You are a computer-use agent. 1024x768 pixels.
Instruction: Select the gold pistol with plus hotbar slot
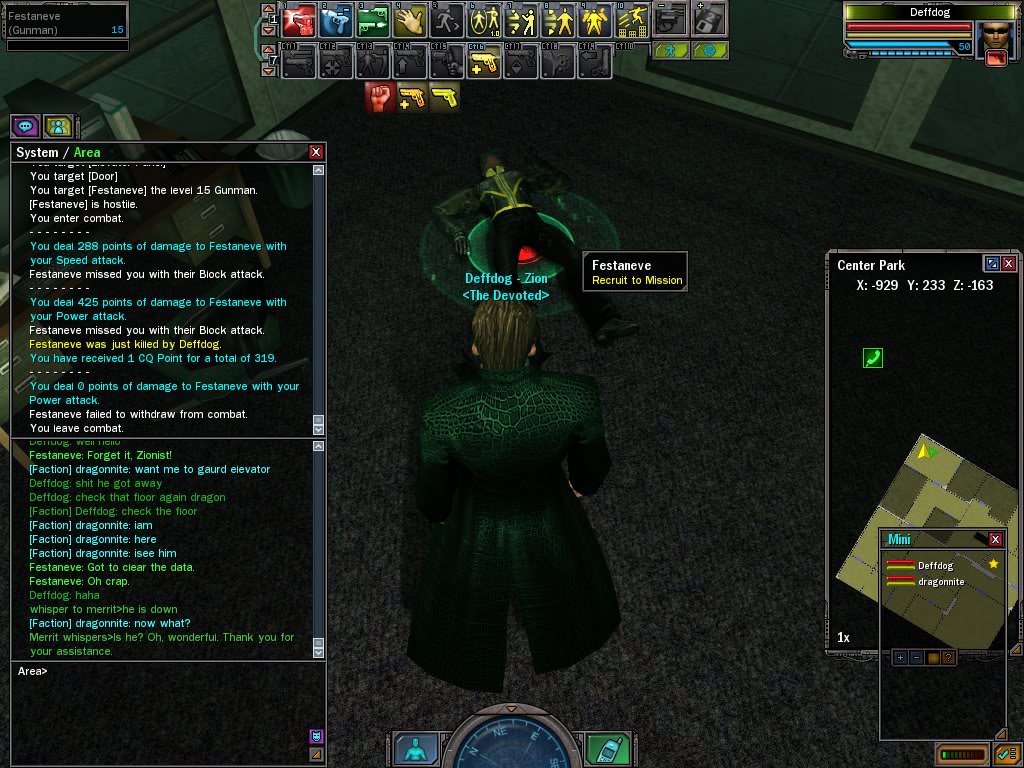pos(484,62)
